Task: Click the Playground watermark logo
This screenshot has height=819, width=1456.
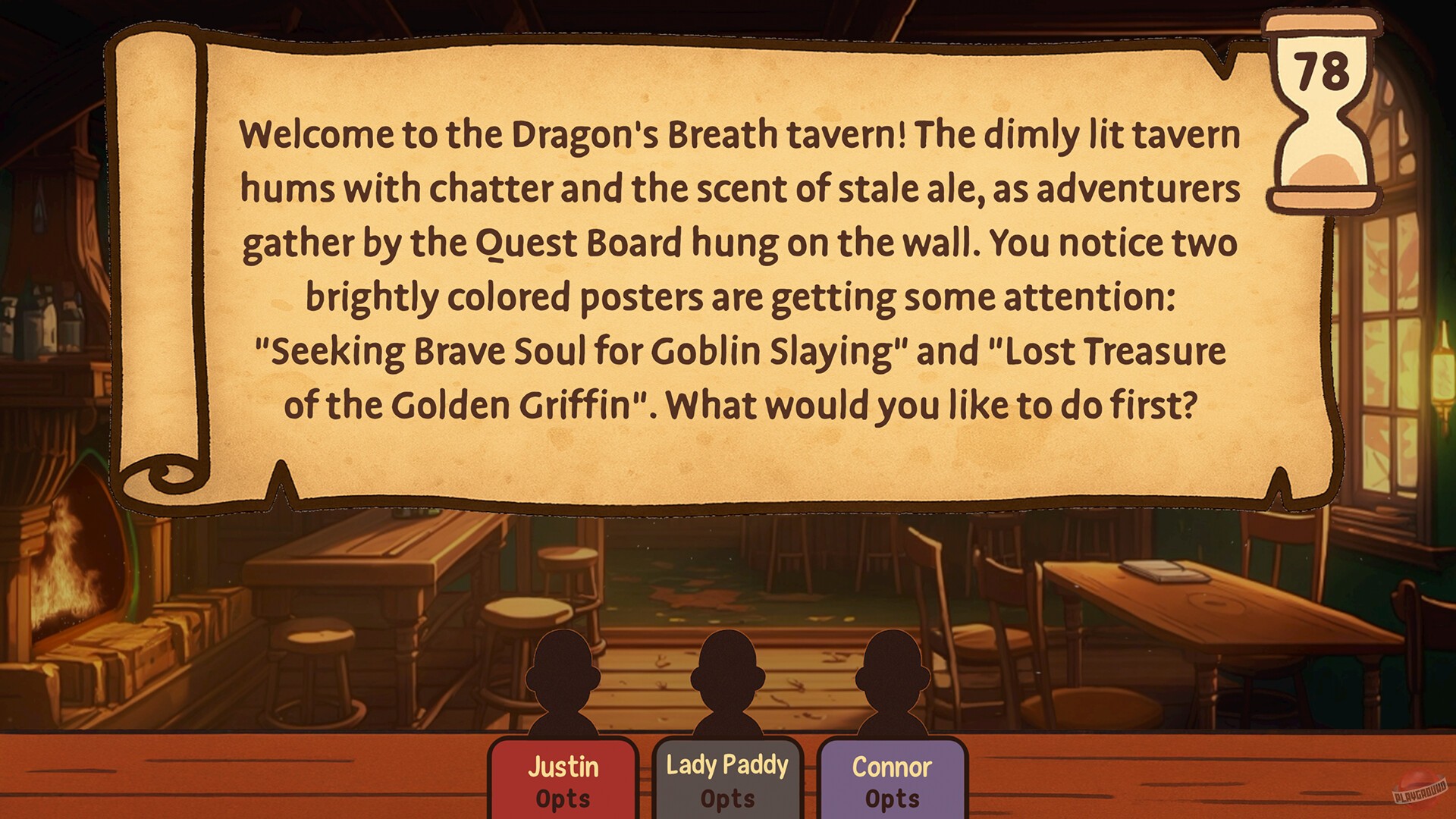Action: pyautogui.click(x=1418, y=789)
